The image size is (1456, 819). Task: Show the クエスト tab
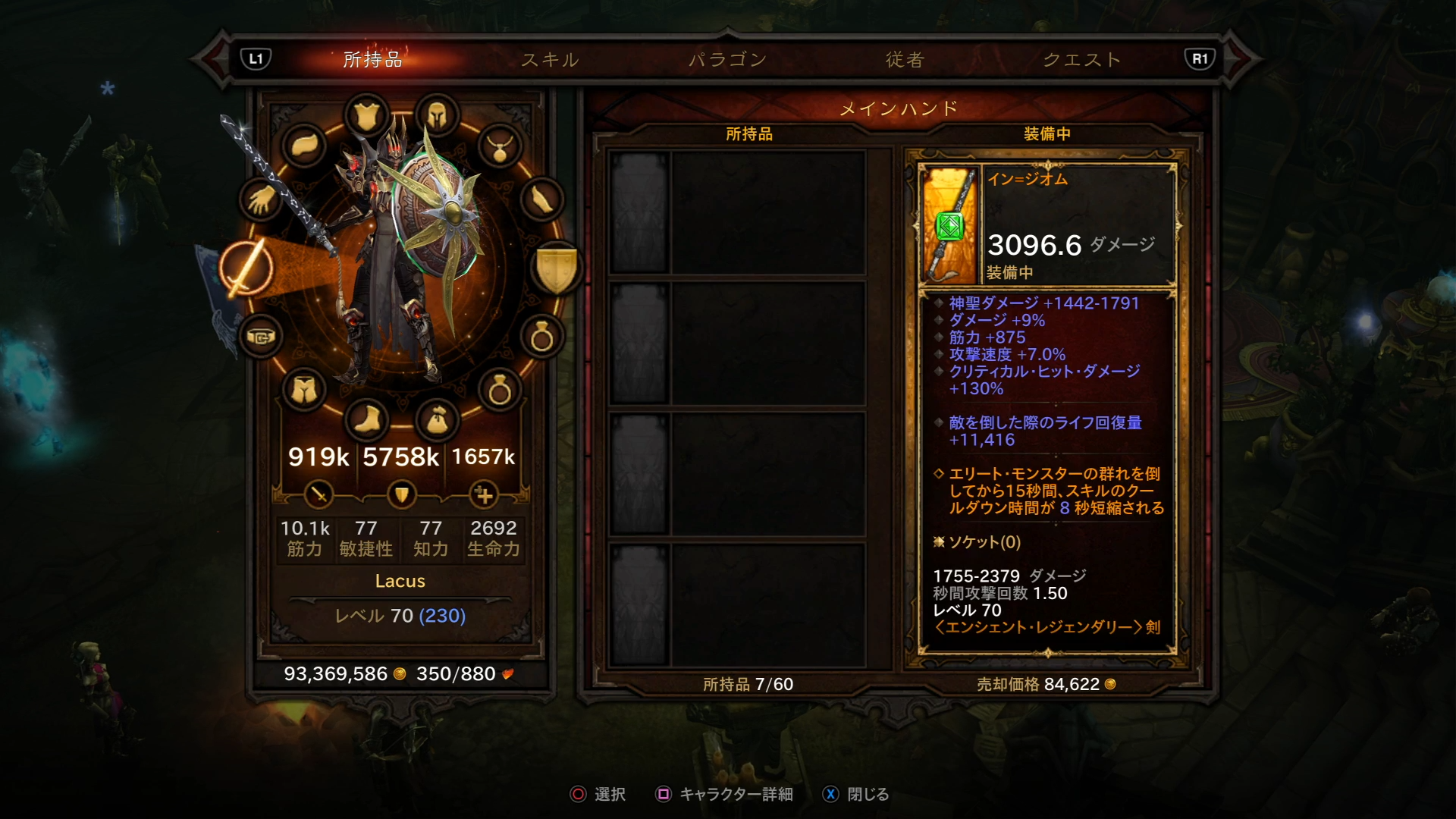(x=1082, y=59)
